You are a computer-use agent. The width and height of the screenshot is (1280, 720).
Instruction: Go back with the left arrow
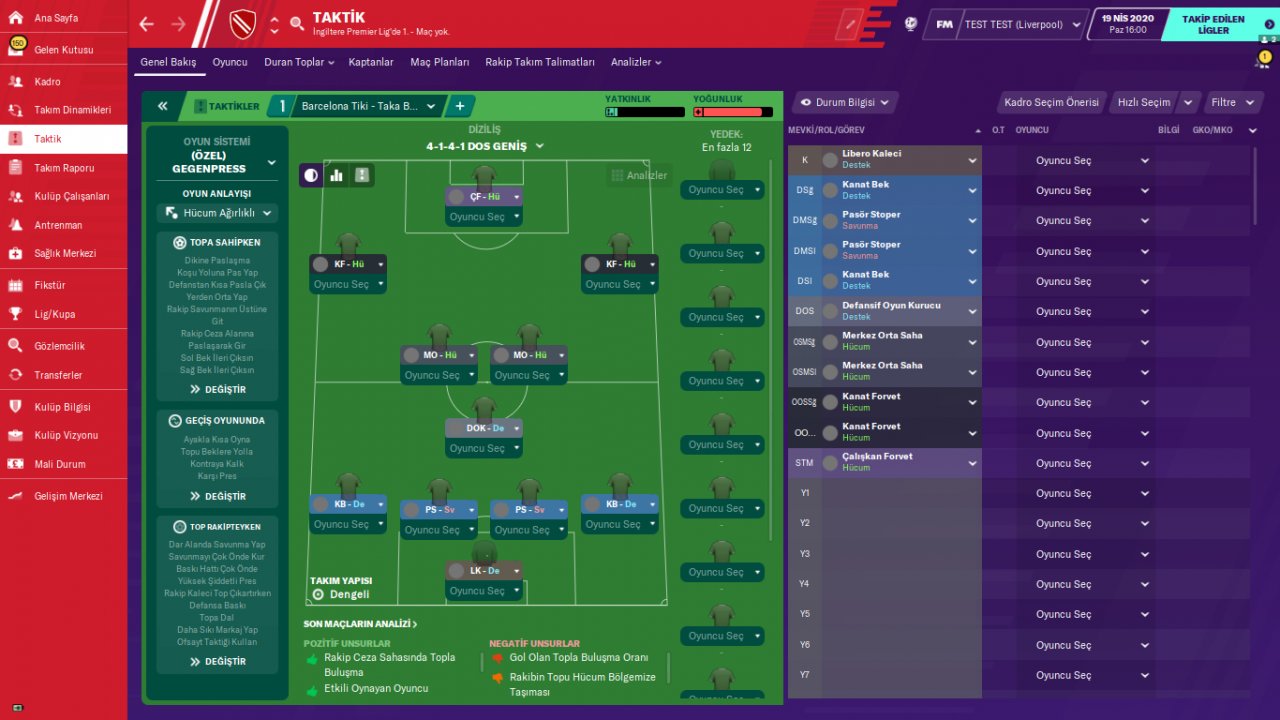147,24
